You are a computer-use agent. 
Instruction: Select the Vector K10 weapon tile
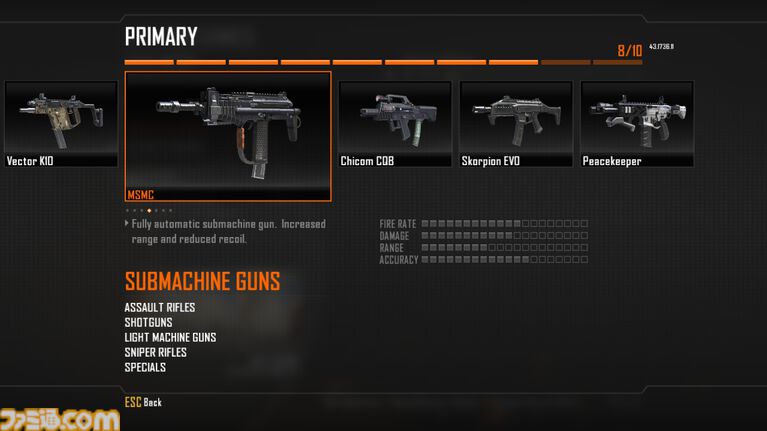pyautogui.click(x=60, y=124)
